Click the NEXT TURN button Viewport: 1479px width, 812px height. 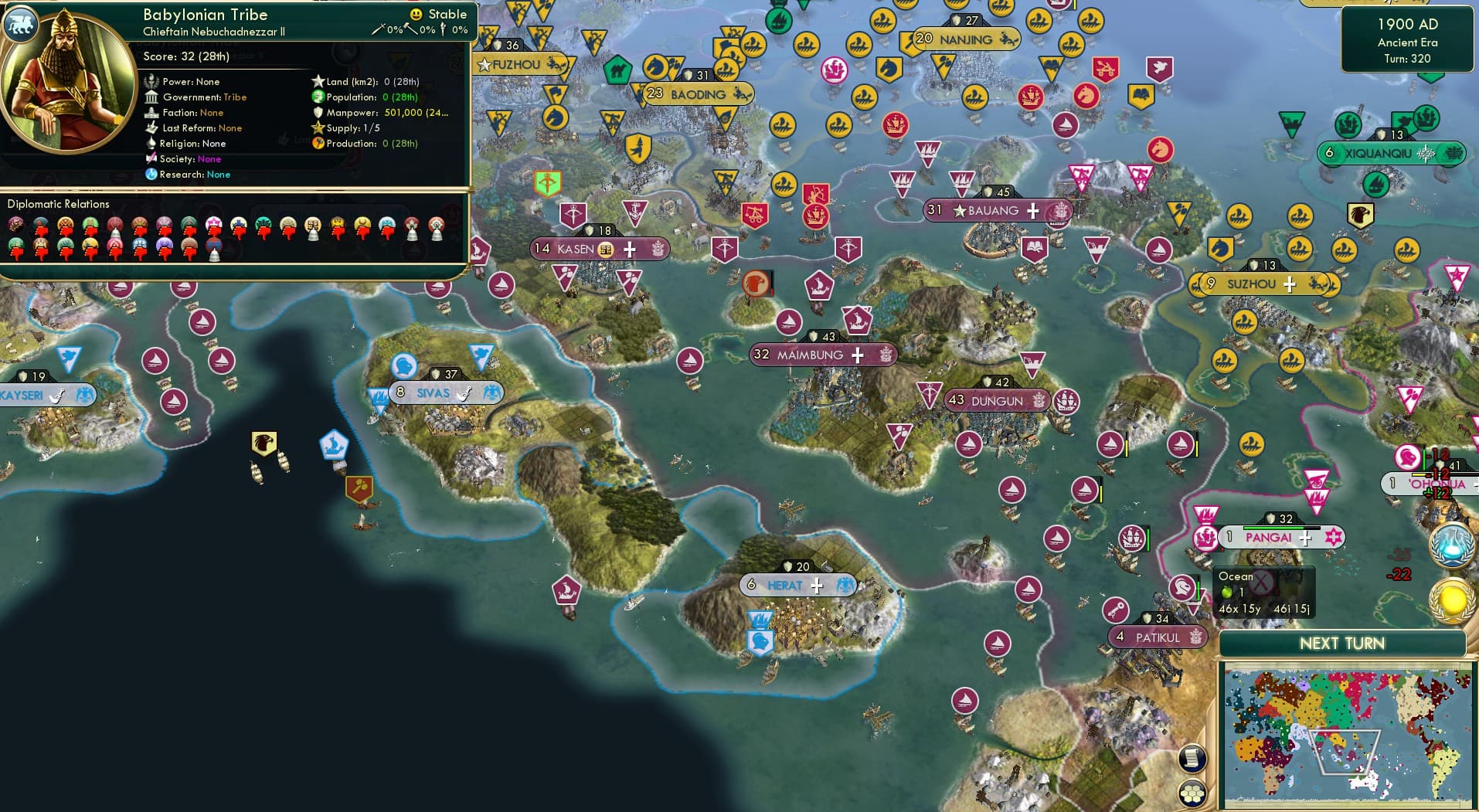tap(1345, 643)
